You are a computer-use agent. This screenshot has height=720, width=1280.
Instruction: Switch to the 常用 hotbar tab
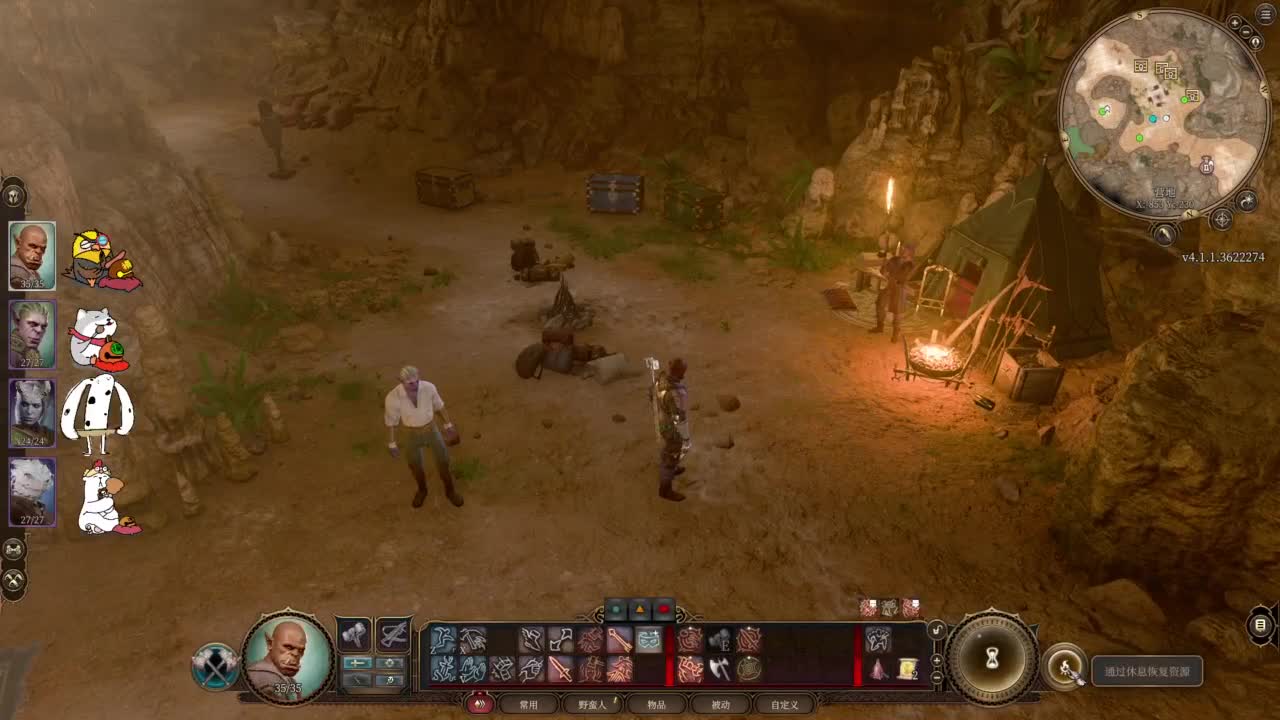[529, 704]
